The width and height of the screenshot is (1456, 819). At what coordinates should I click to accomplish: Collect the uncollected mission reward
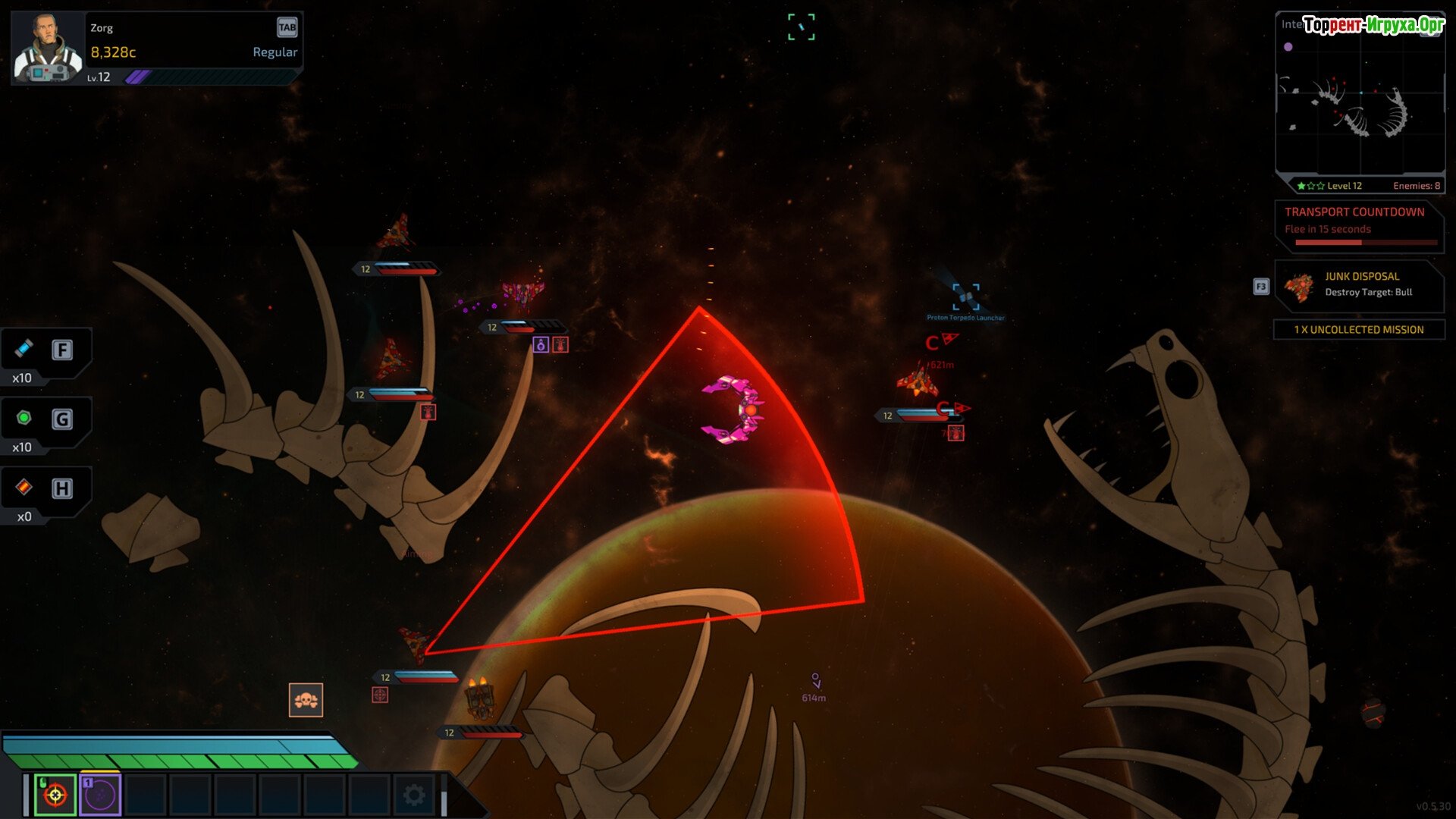(1359, 330)
